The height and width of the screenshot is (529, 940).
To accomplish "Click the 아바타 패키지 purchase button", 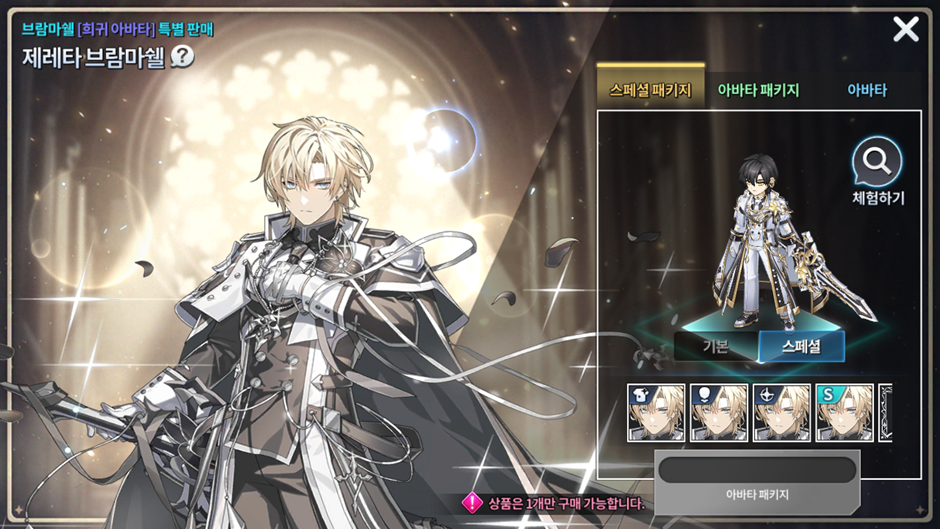I will tap(757, 481).
